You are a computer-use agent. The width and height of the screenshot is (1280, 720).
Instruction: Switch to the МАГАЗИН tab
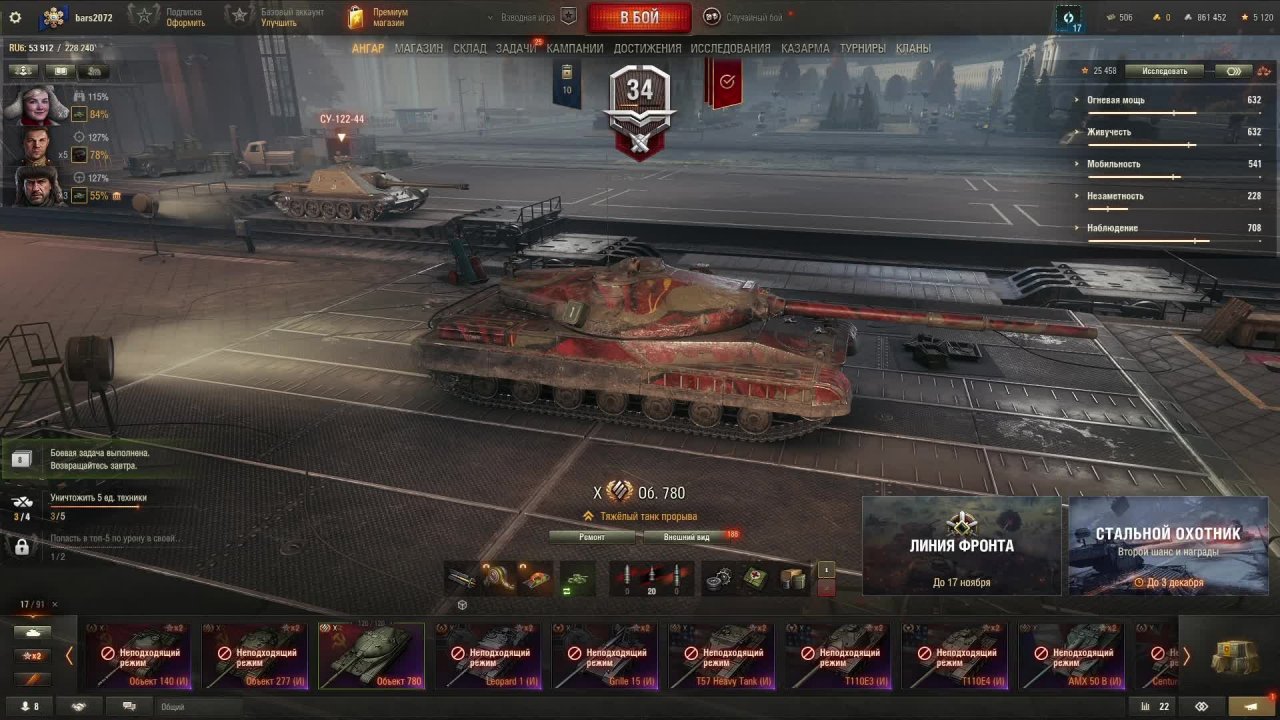(x=418, y=48)
